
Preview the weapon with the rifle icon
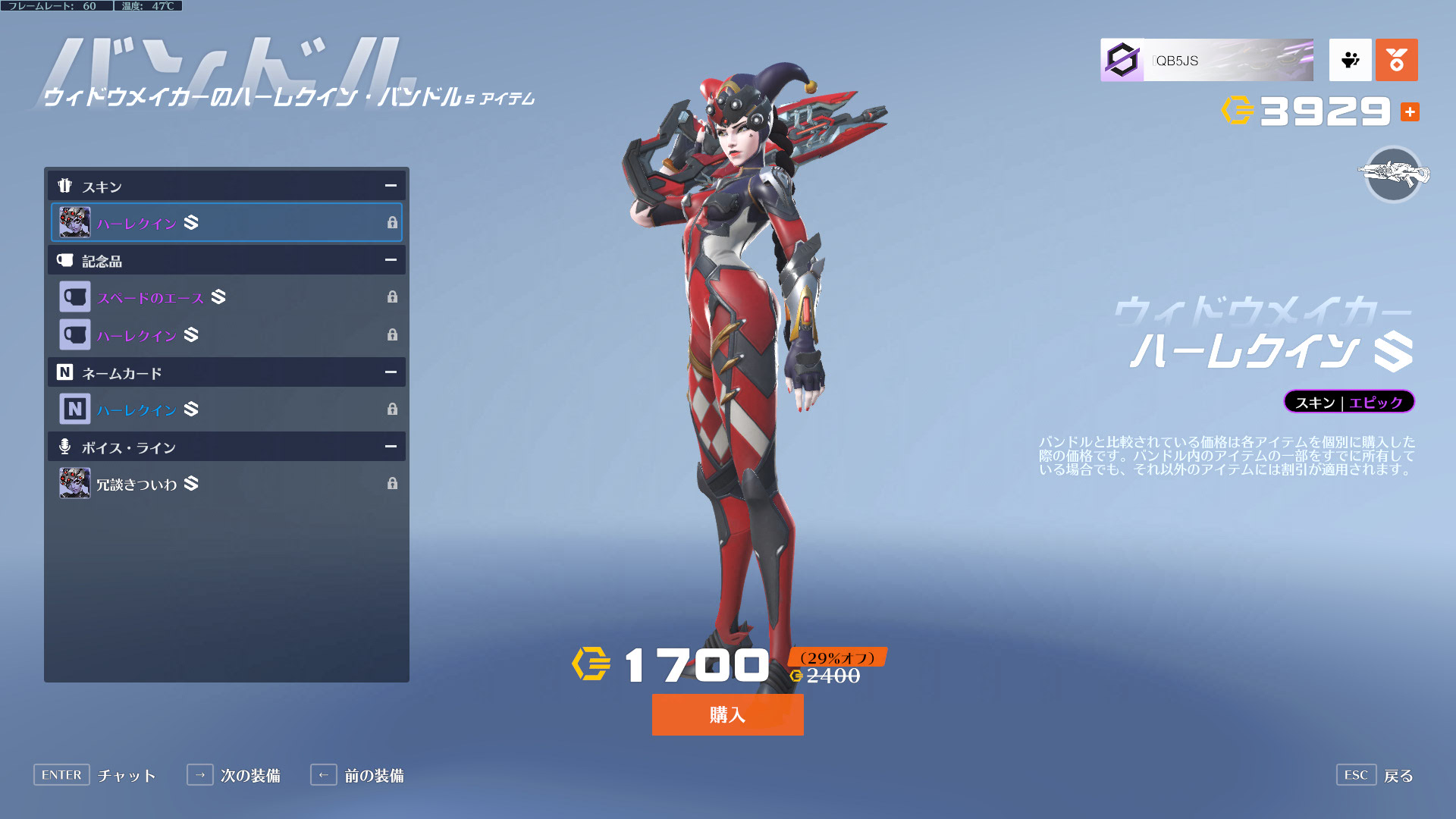(1393, 174)
